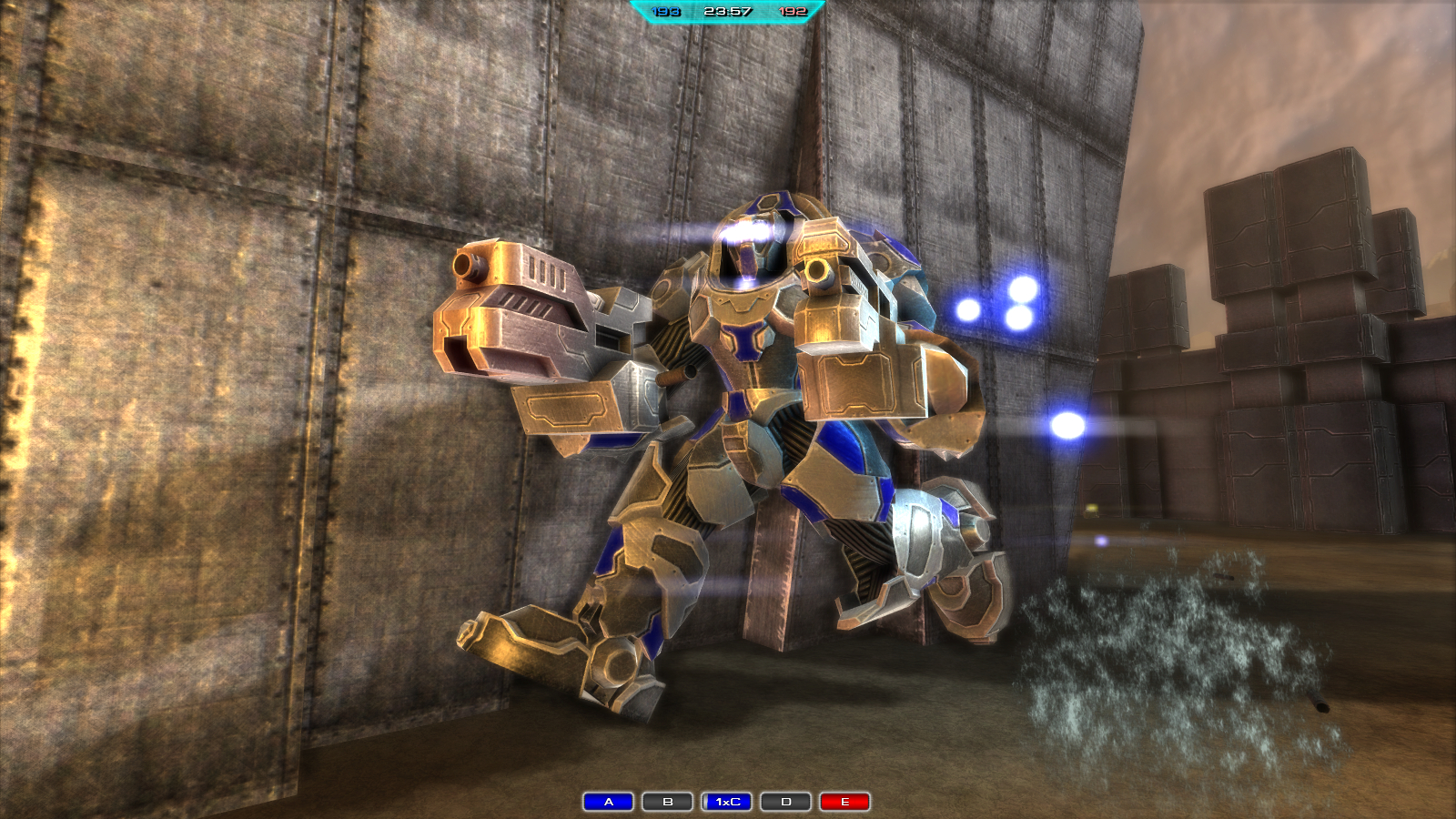Click the blue color swatch on slot A
The height and width of the screenshot is (819, 1456).
pos(608,803)
